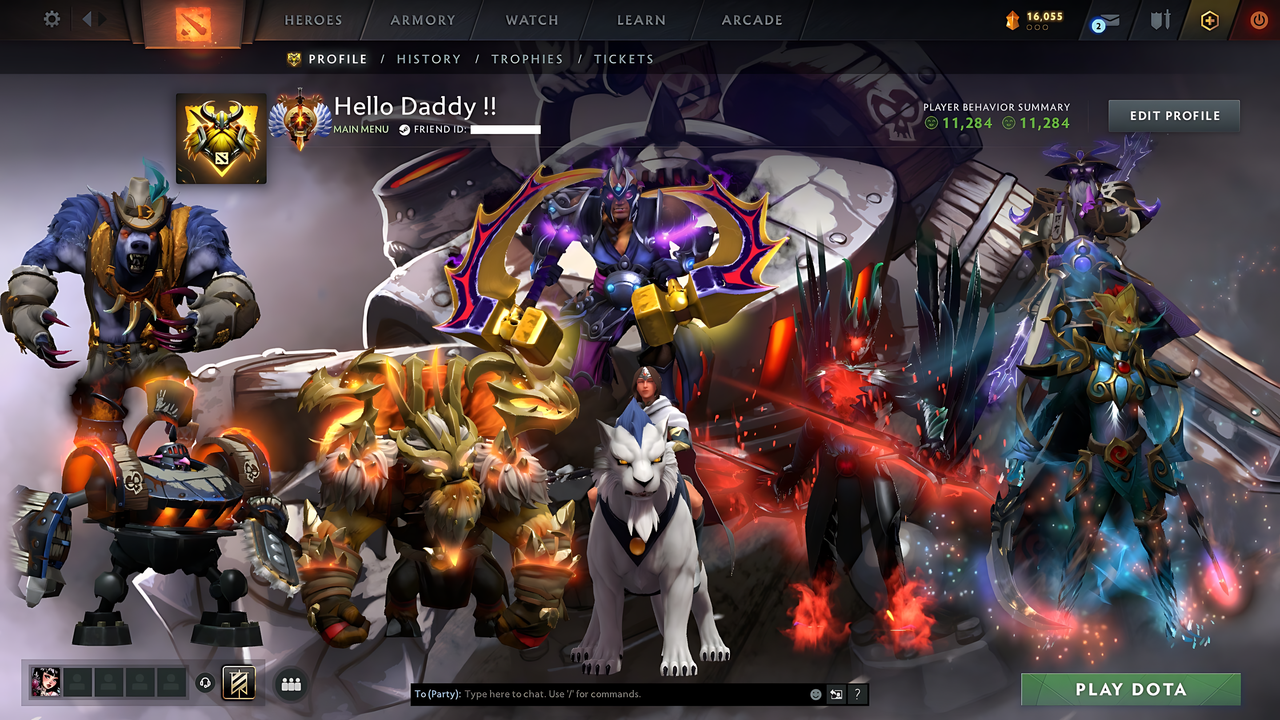Switch to the HISTORY tab
Viewport: 1280px width, 720px height.
click(429, 59)
